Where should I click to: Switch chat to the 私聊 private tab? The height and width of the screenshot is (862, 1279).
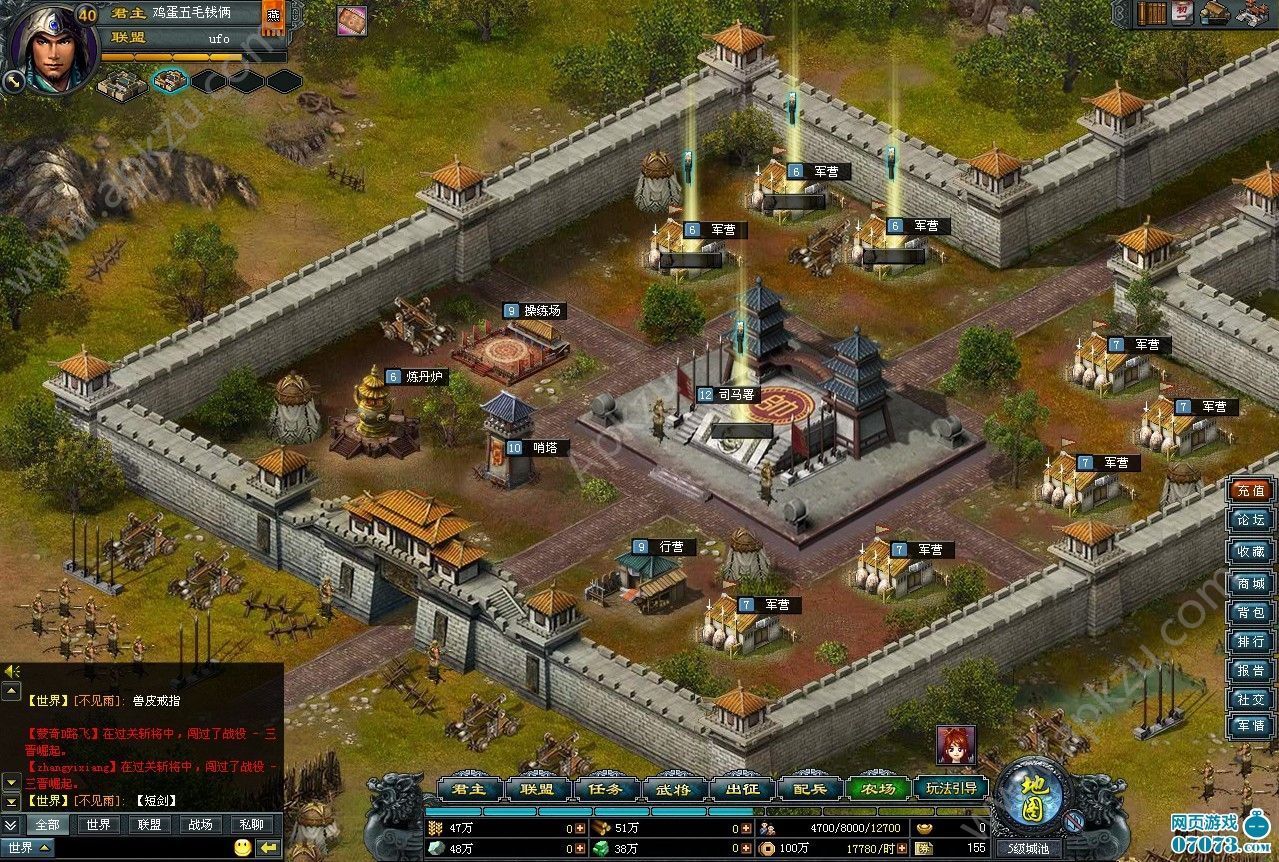coord(251,825)
